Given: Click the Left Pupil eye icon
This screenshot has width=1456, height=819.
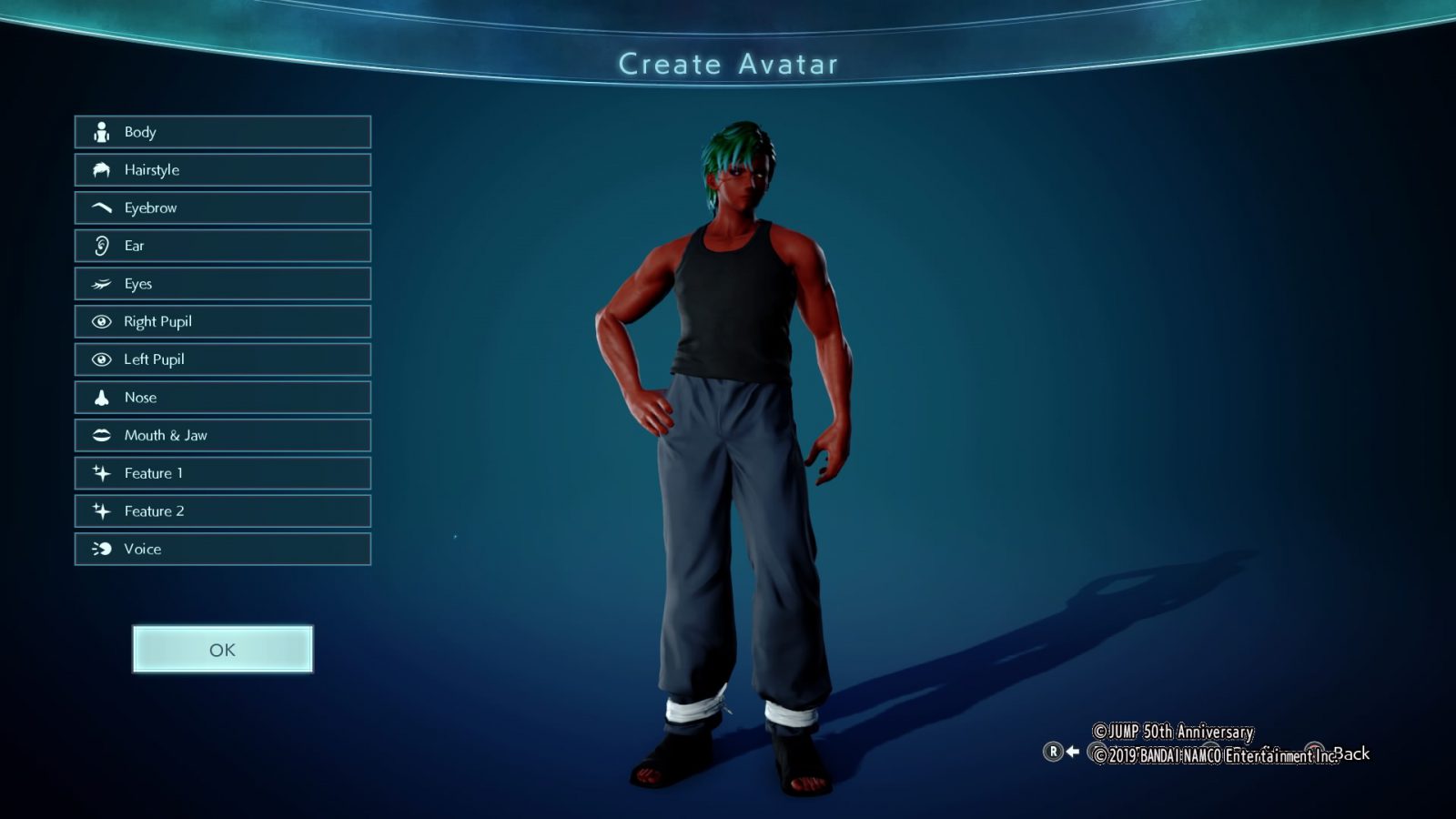Looking at the screenshot, I should 100,359.
